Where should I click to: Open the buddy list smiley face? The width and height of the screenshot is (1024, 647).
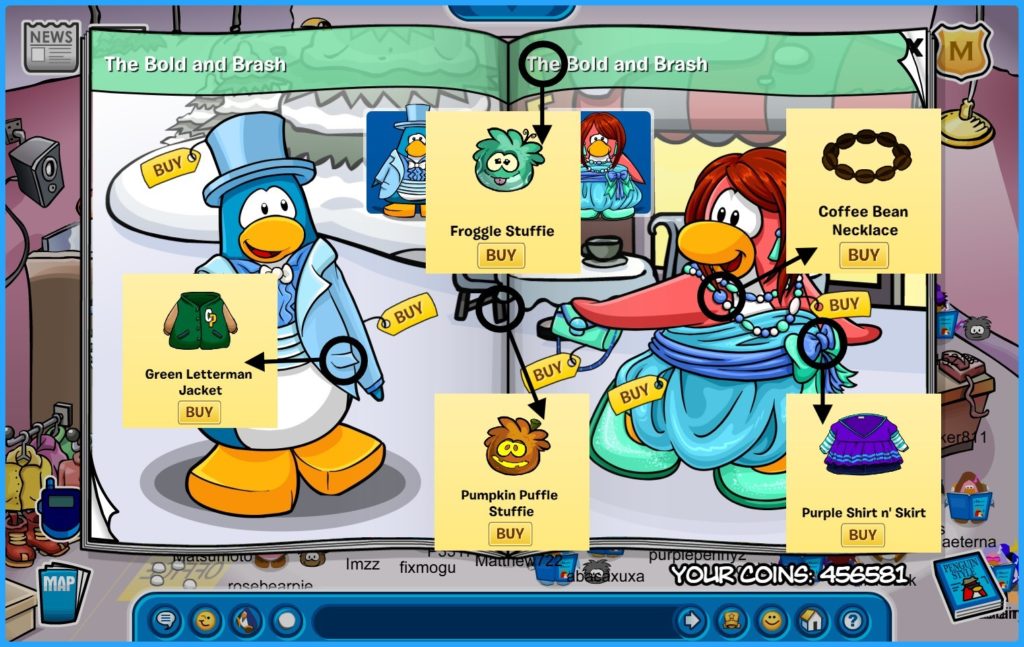tap(771, 621)
